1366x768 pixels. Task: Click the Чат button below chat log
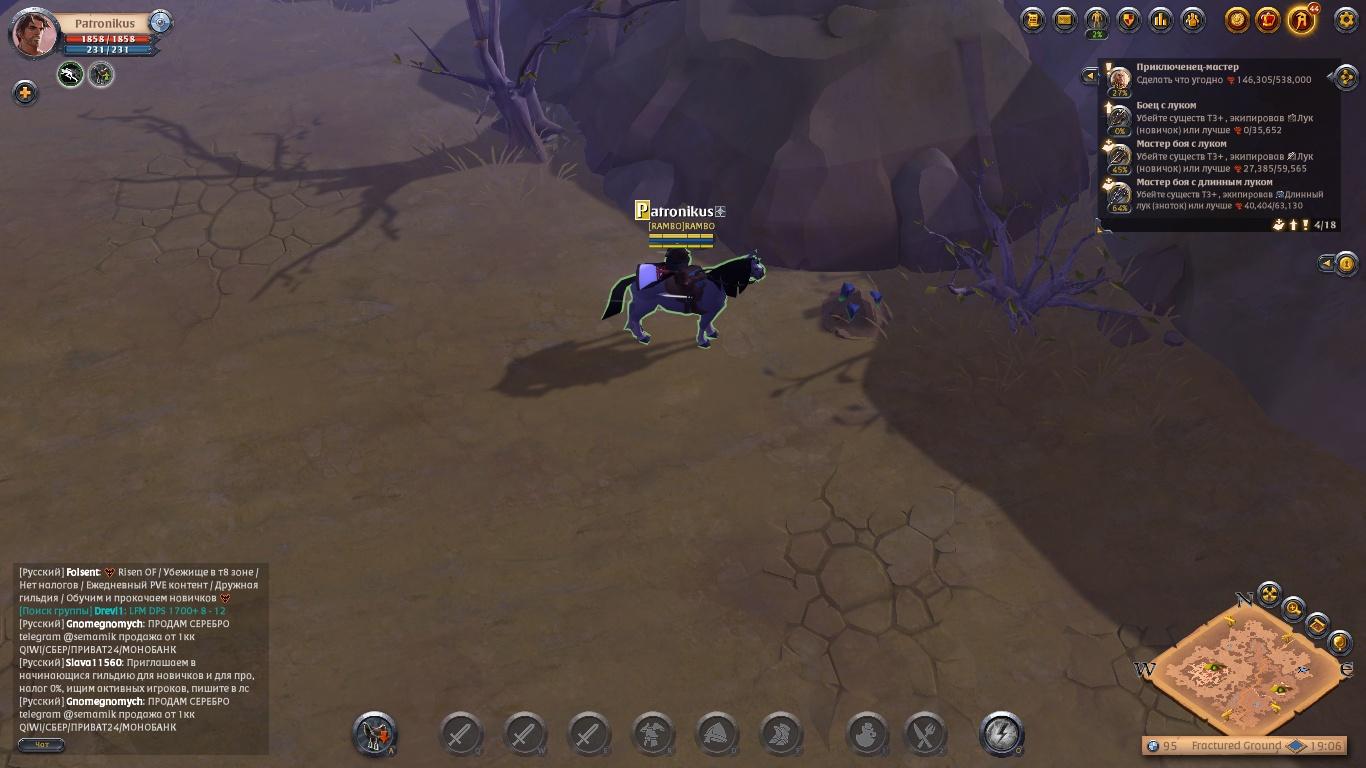(42, 745)
